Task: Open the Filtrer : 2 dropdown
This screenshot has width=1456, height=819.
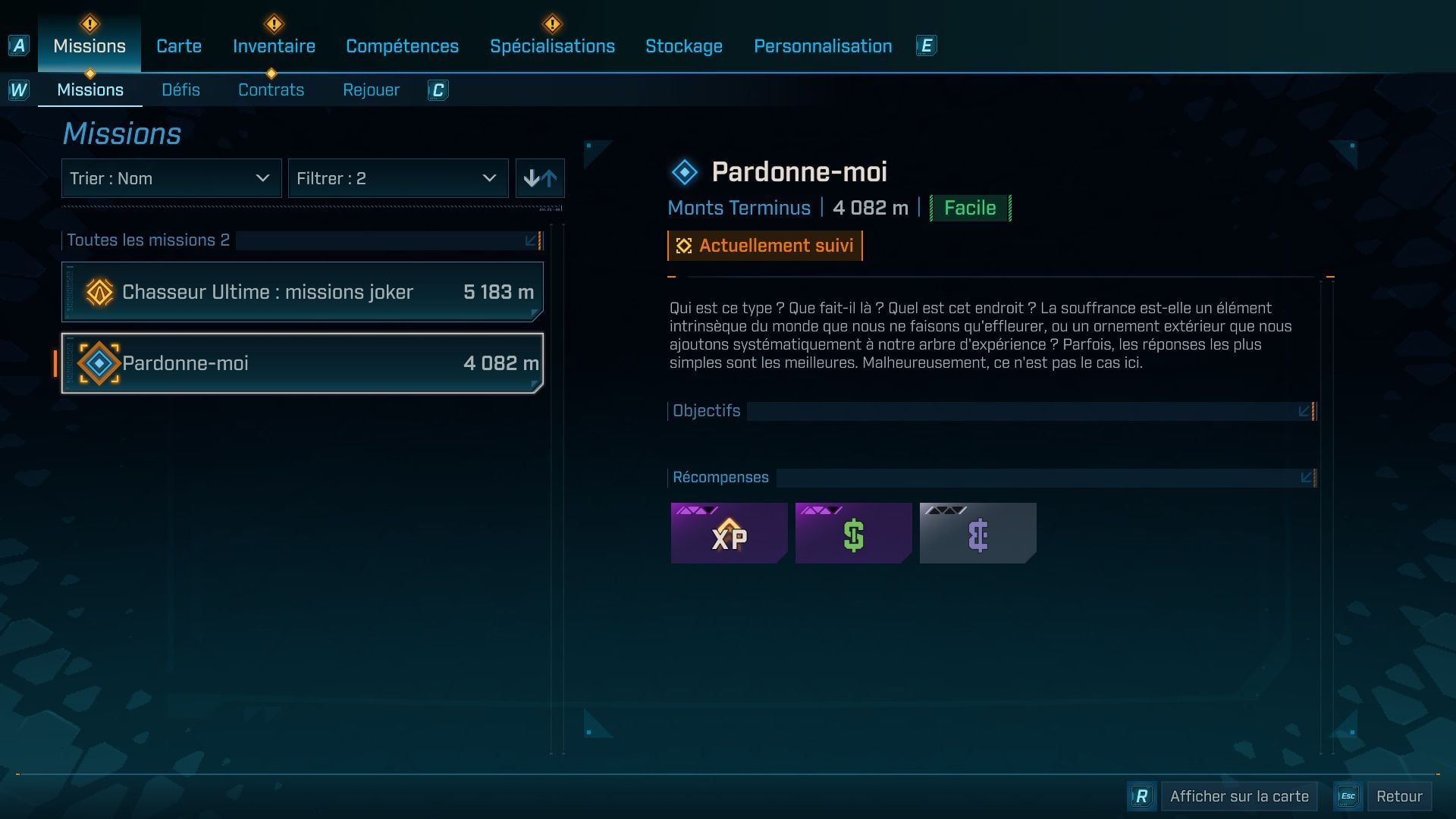Action: [x=398, y=178]
